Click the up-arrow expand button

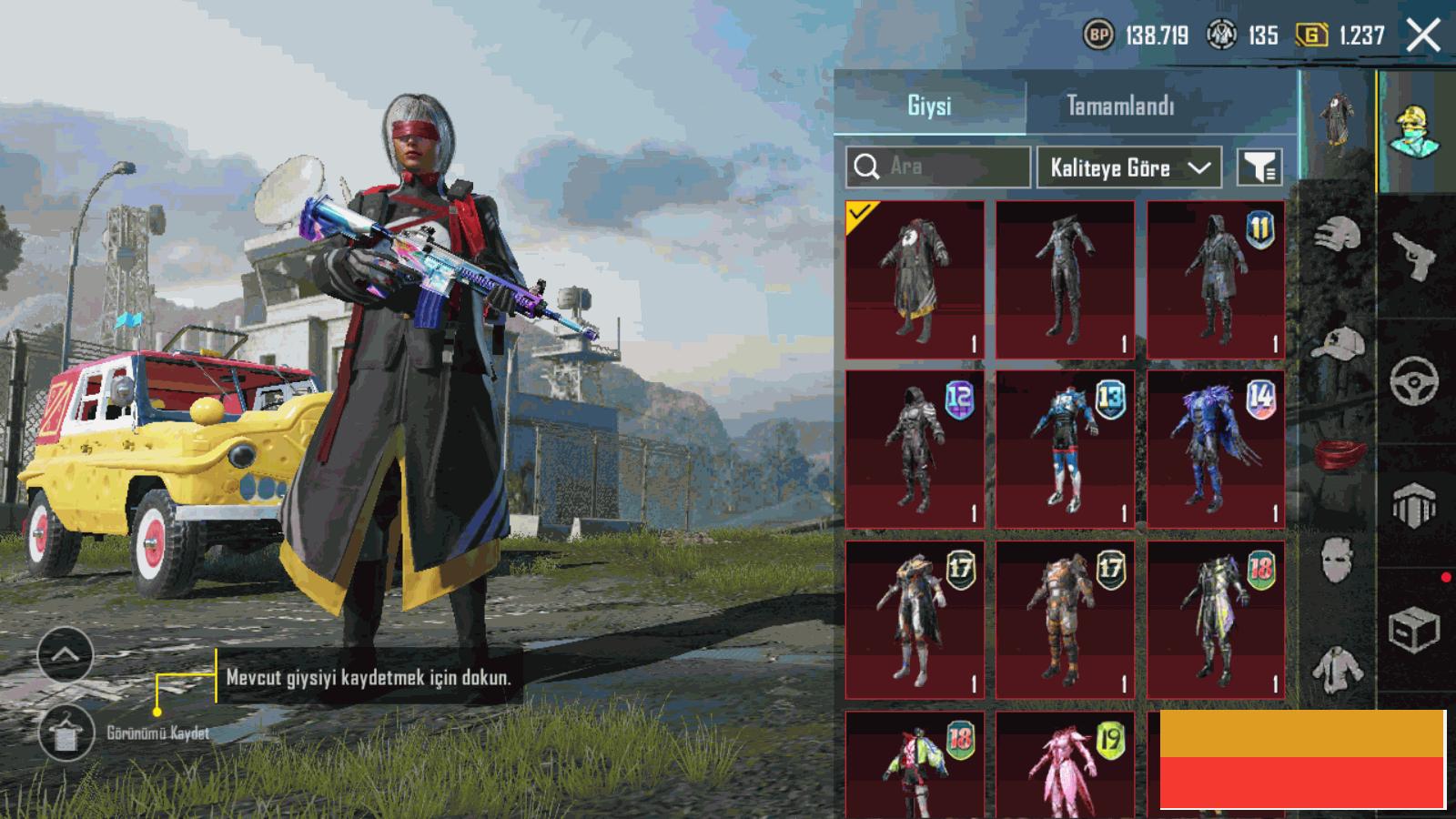[x=66, y=654]
